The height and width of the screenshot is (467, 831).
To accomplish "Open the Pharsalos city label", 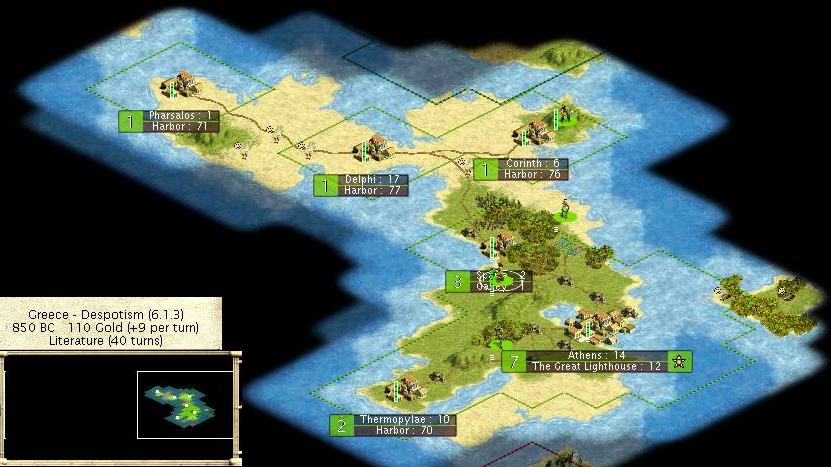I will coord(181,116).
